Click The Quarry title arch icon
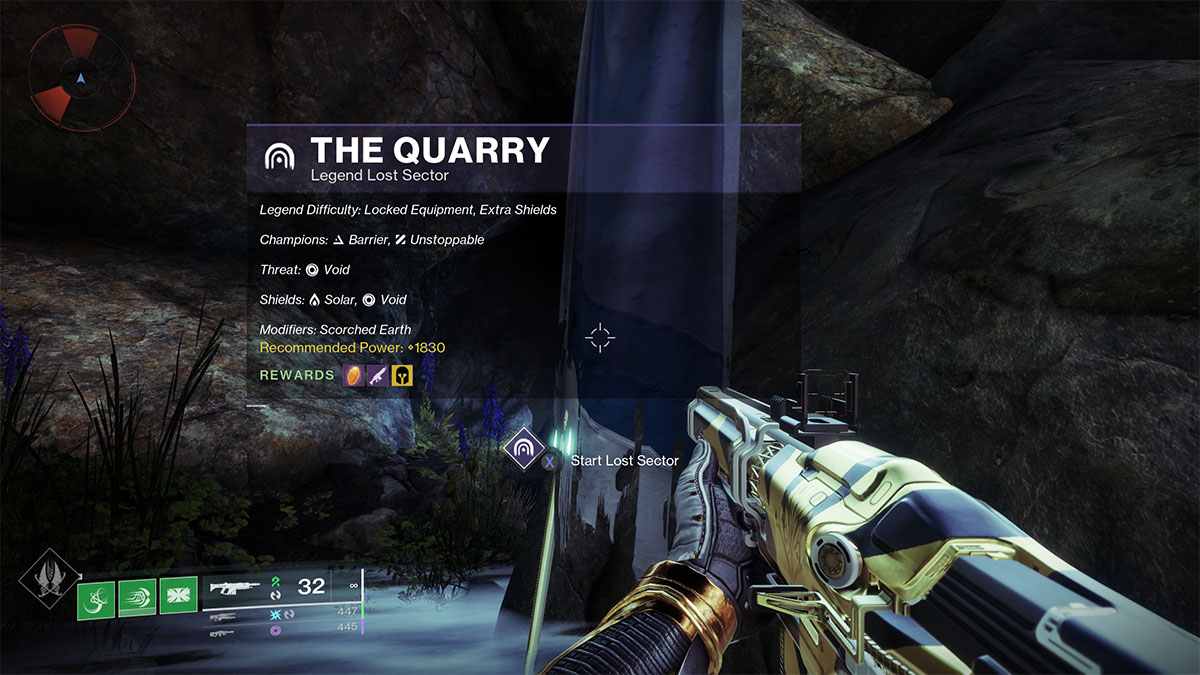The image size is (1200, 675). click(x=278, y=155)
